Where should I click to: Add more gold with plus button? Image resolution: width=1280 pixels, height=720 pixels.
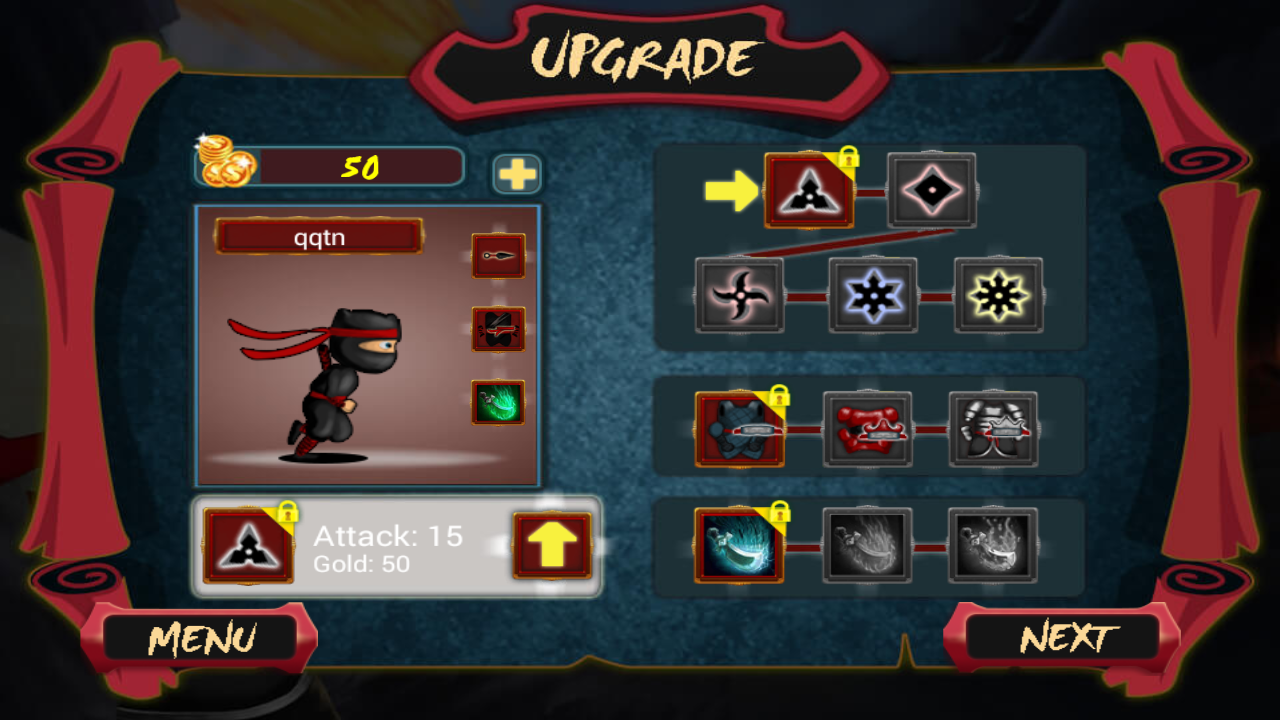[x=517, y=174]
